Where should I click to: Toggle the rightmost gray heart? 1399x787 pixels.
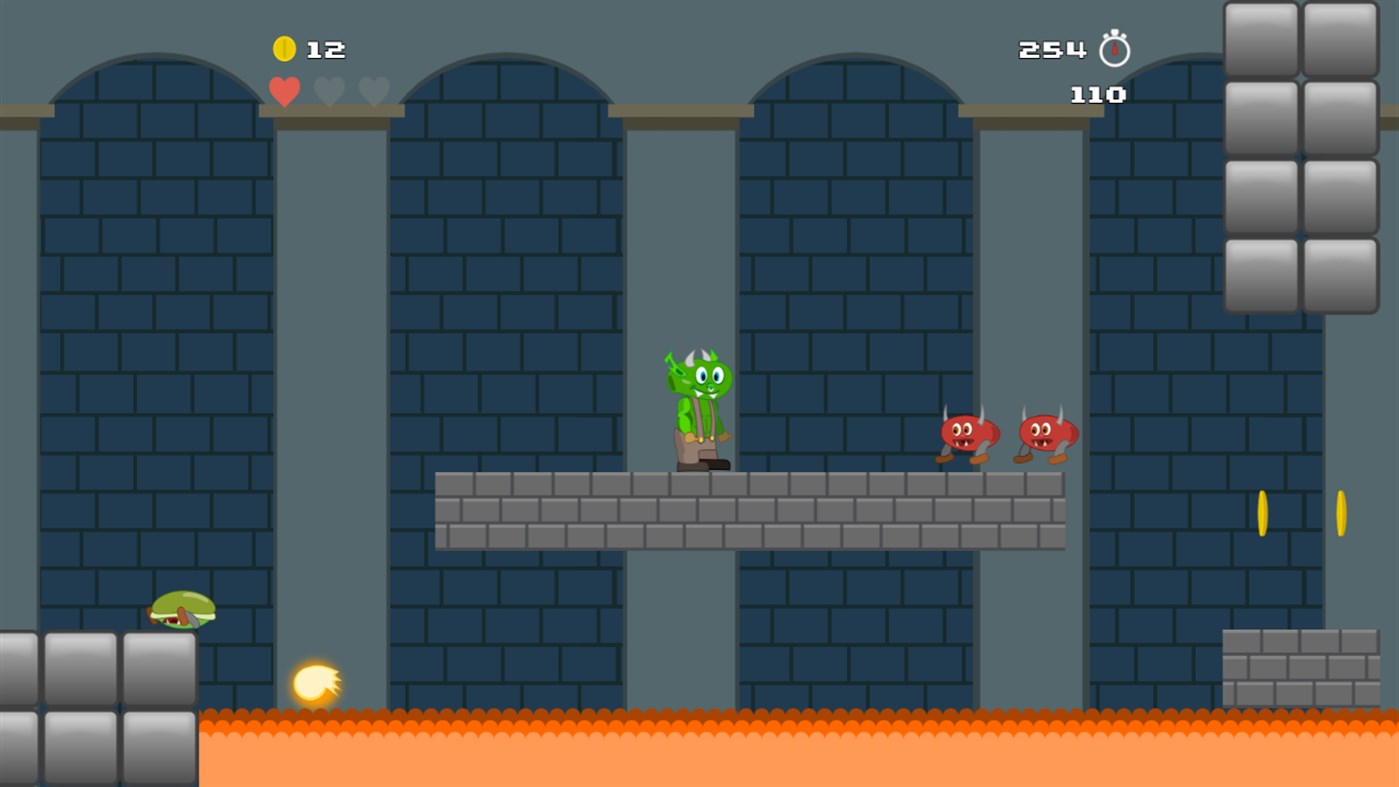(x=374, y=91)
